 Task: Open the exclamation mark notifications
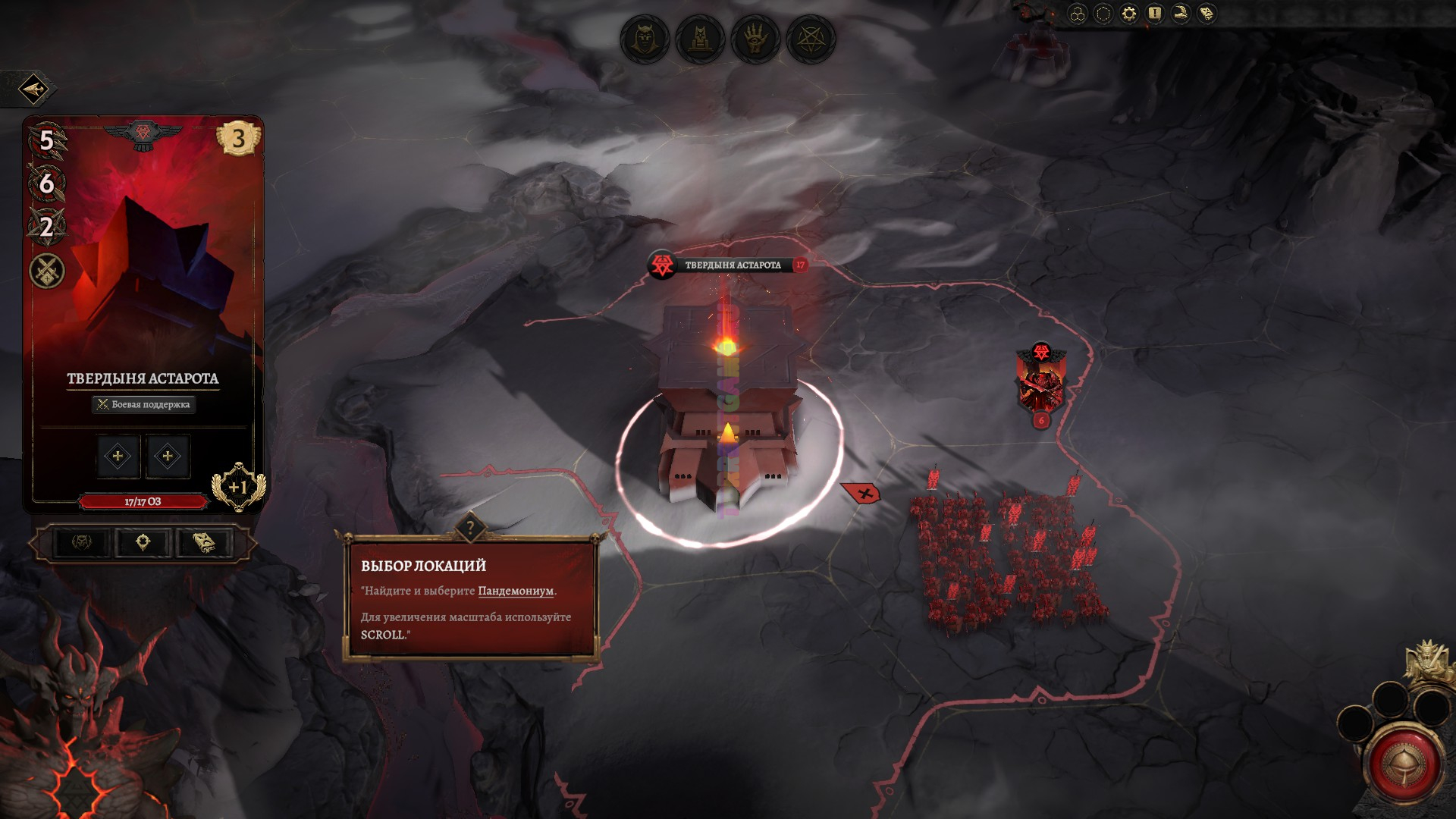(1155, 14)
